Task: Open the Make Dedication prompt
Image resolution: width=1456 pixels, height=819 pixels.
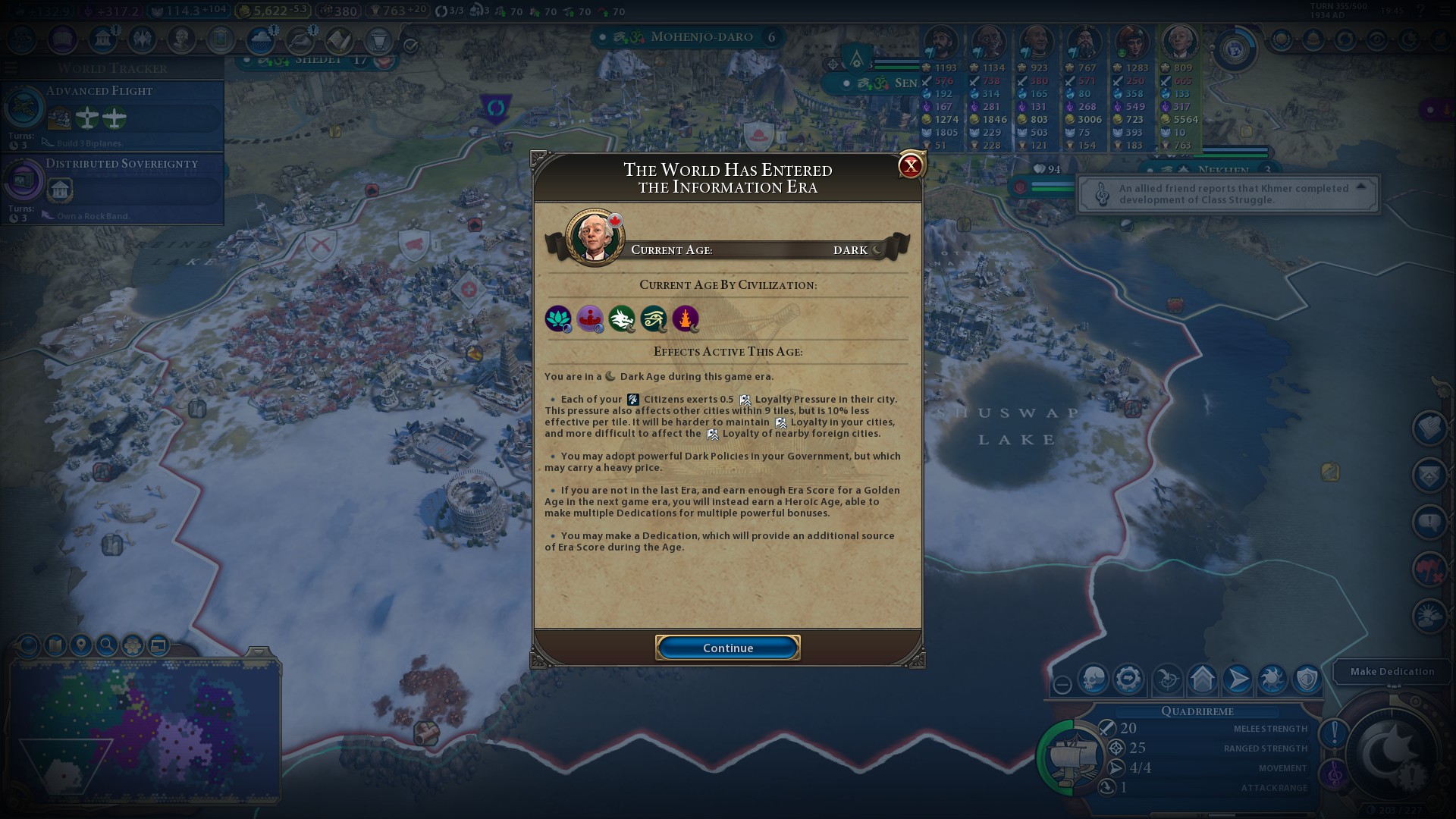Action: 1392,671
